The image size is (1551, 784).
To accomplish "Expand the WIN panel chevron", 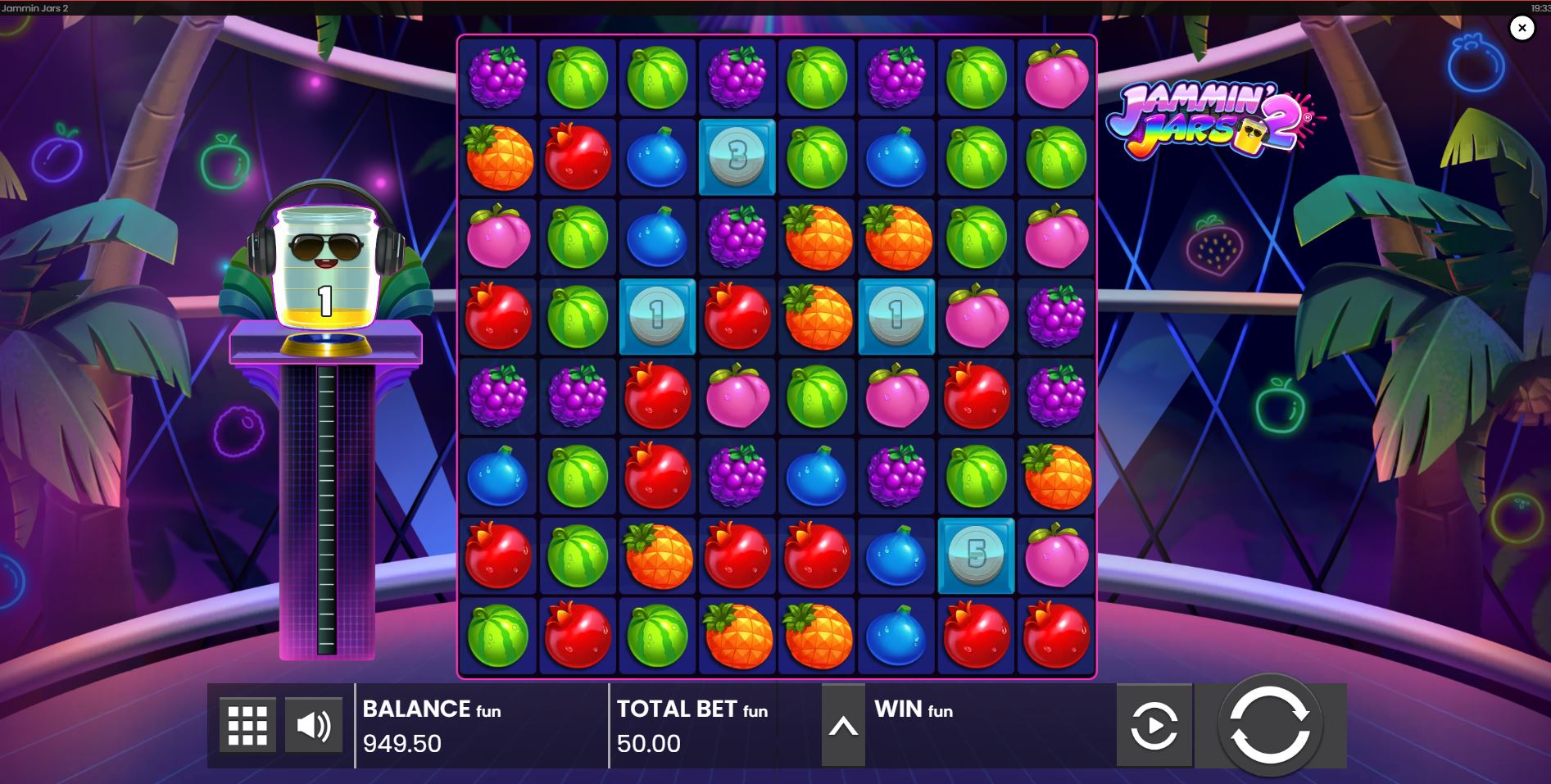I will tap(843, 724).
